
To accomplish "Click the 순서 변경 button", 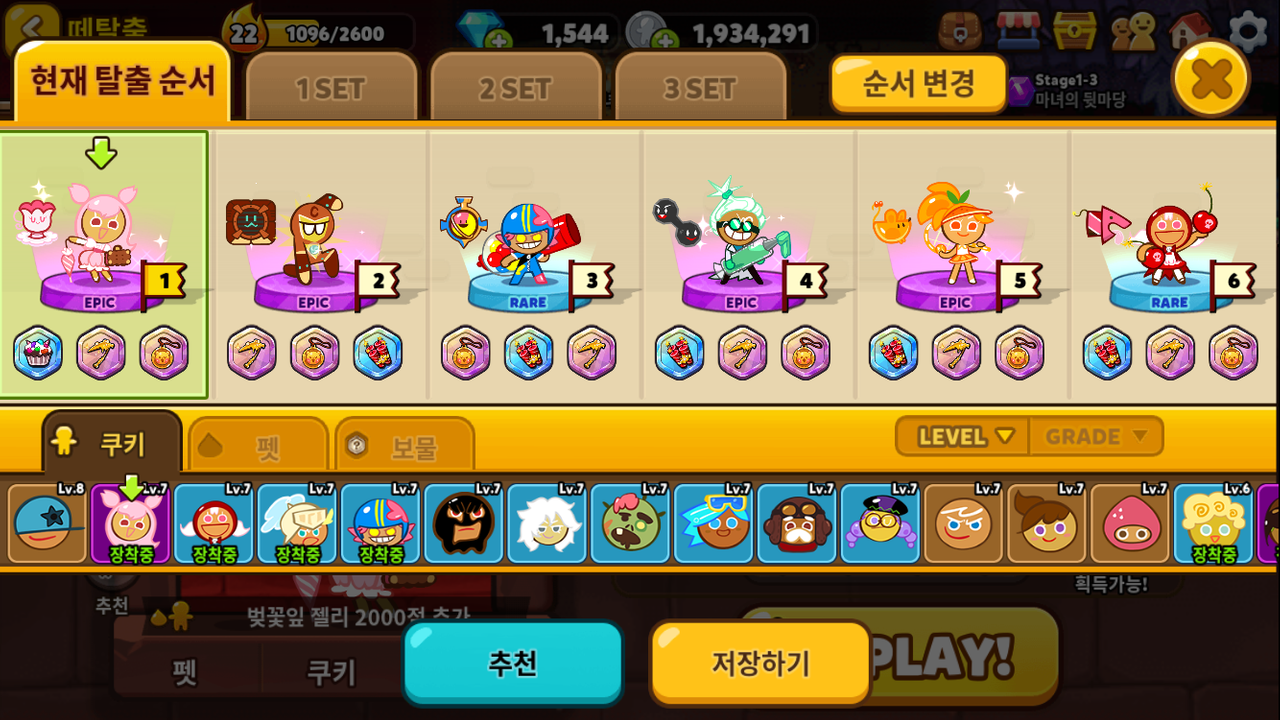I will click(x=918, y=83).
